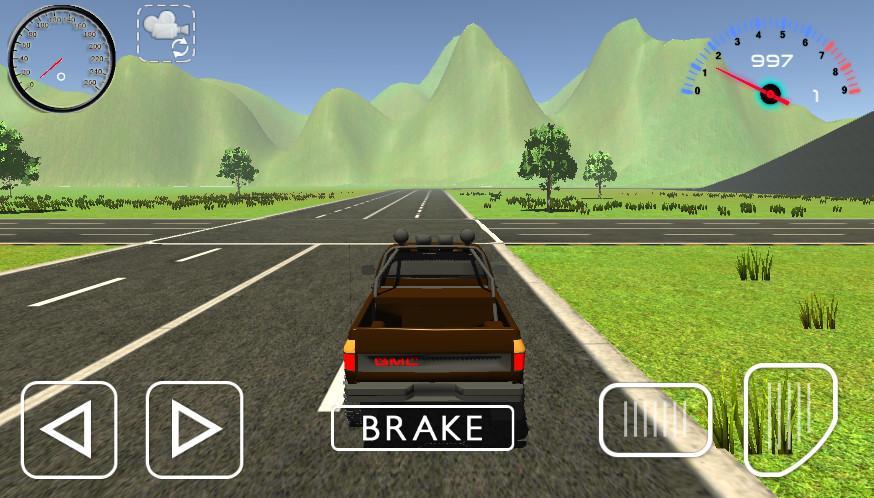Tap the tall accelerator pedal
This screenshot has height=498, width=874.
(790, 418)
